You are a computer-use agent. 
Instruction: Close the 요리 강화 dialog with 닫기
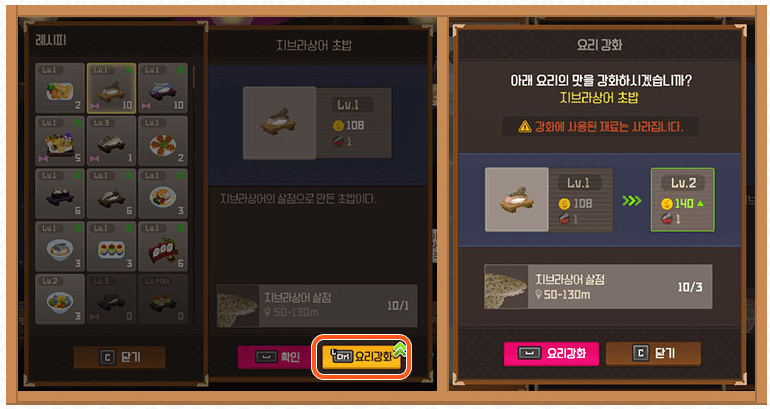tap(653, 353)
